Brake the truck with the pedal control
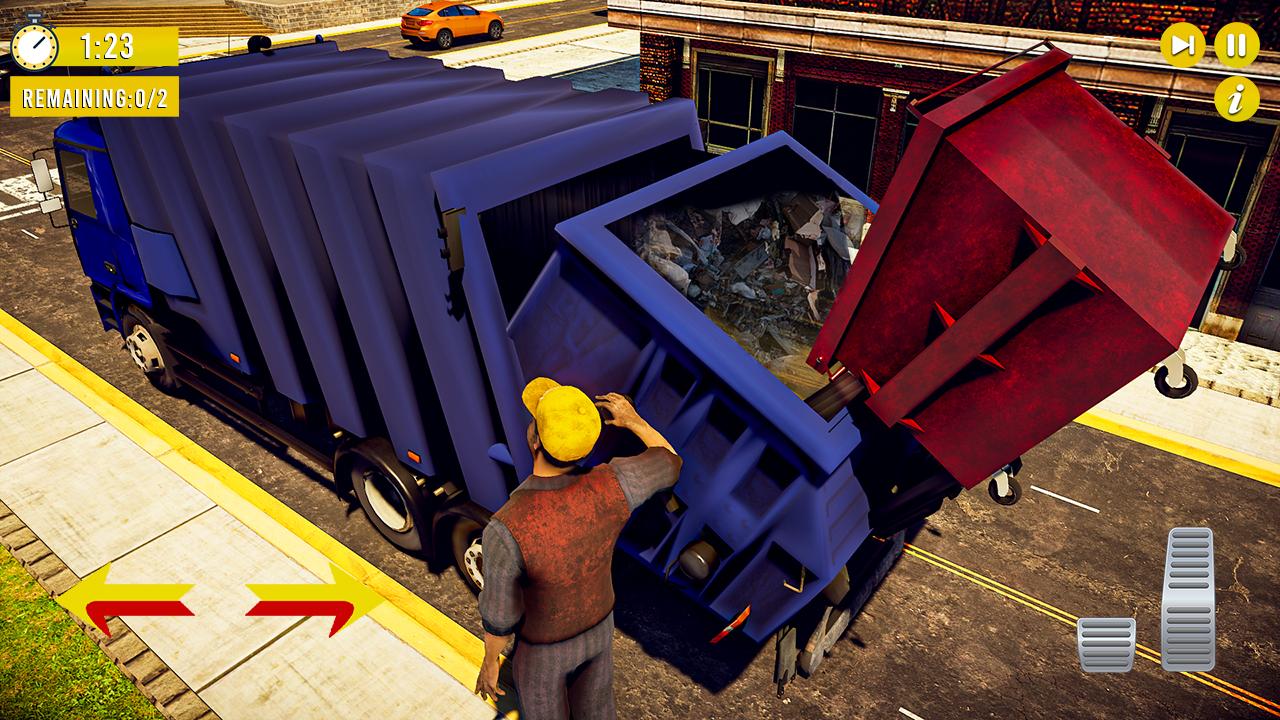Screen dimensions: 1280x720 (x=1105, y=645)
